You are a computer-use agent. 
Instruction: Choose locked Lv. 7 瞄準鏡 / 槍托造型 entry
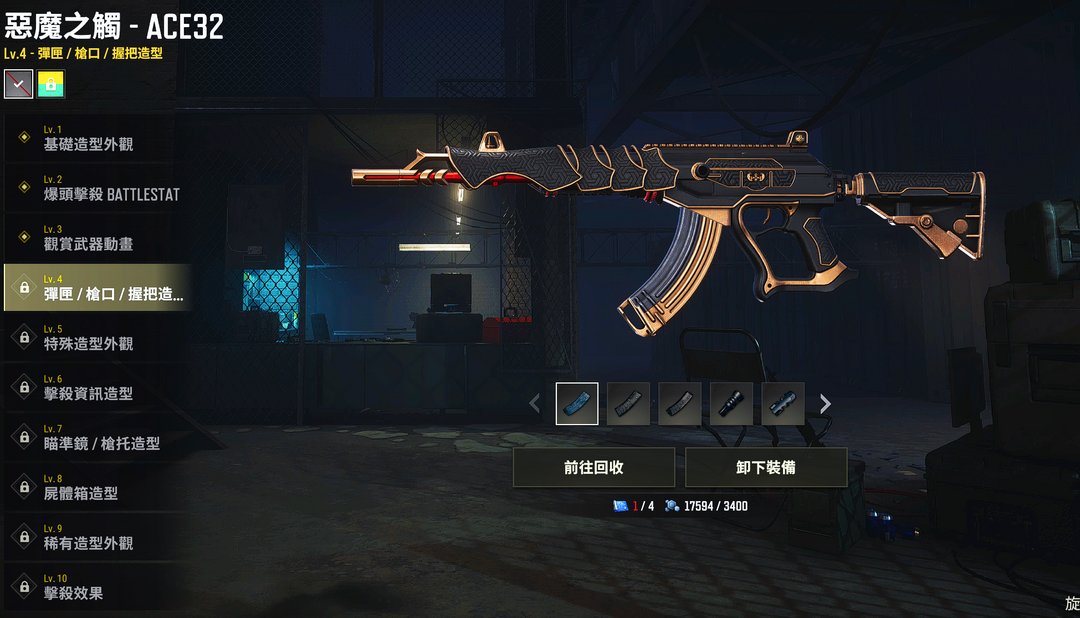[x=95, y=438]
